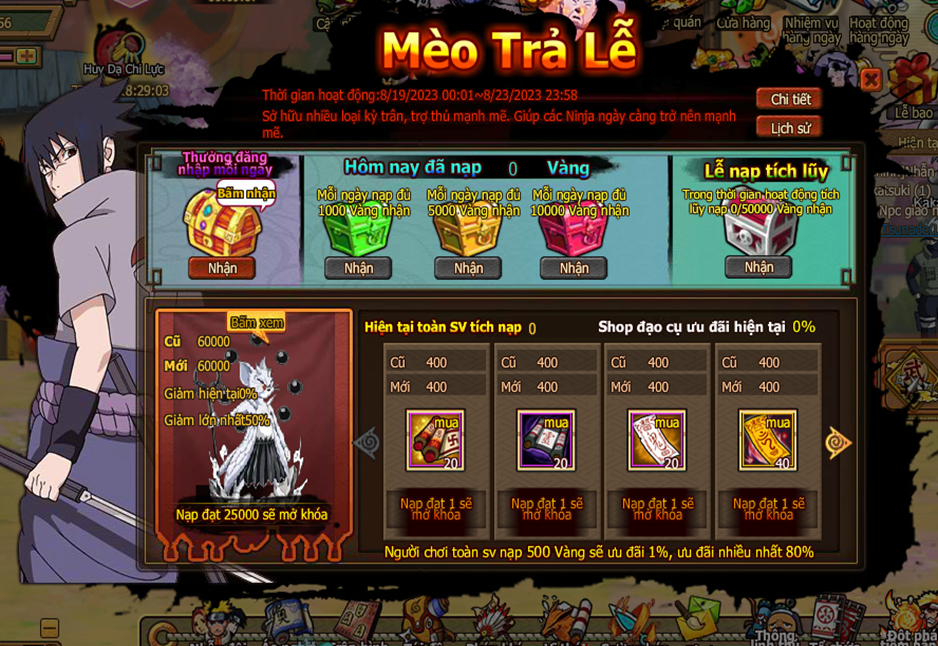Click Nhận under the 10000 Vàng chest
The image size is (938, 646).
click(x=574, y=268)
